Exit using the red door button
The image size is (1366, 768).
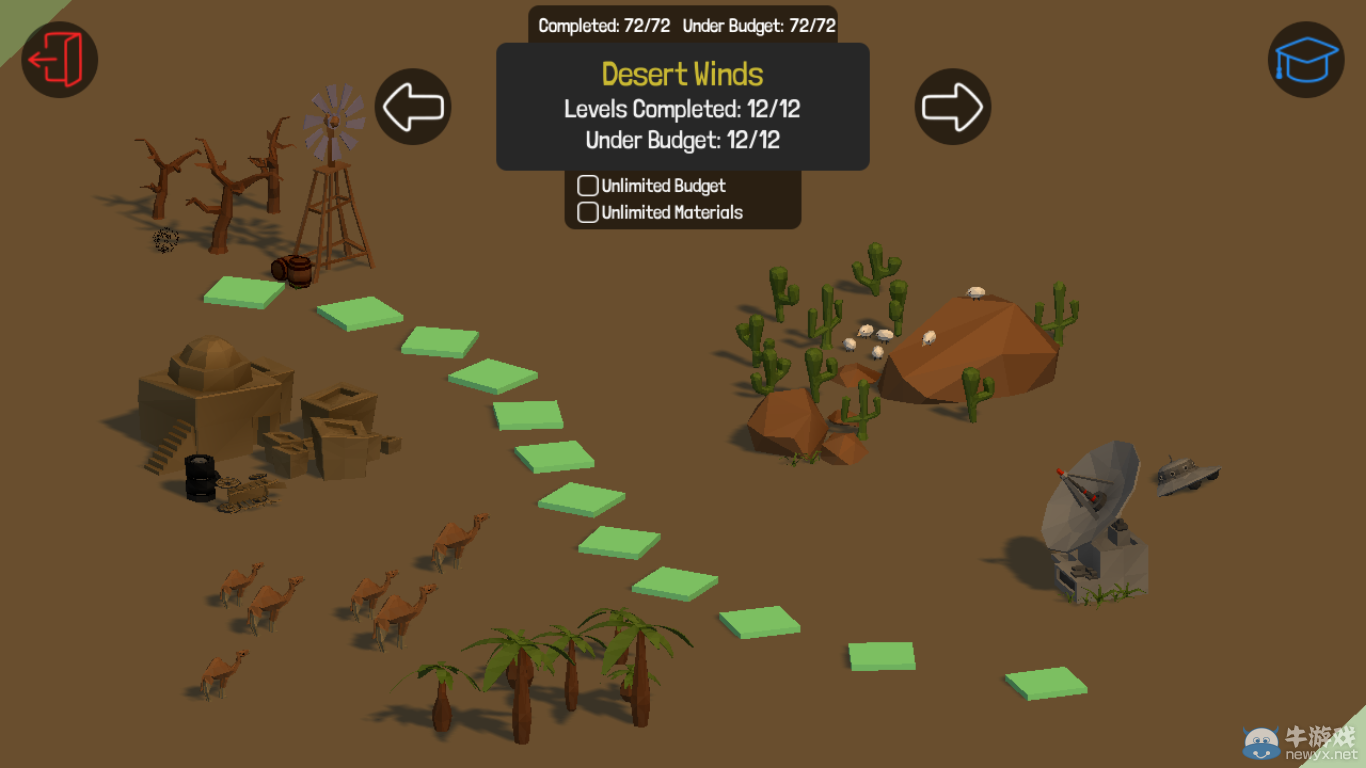click(x=60, y=60)
